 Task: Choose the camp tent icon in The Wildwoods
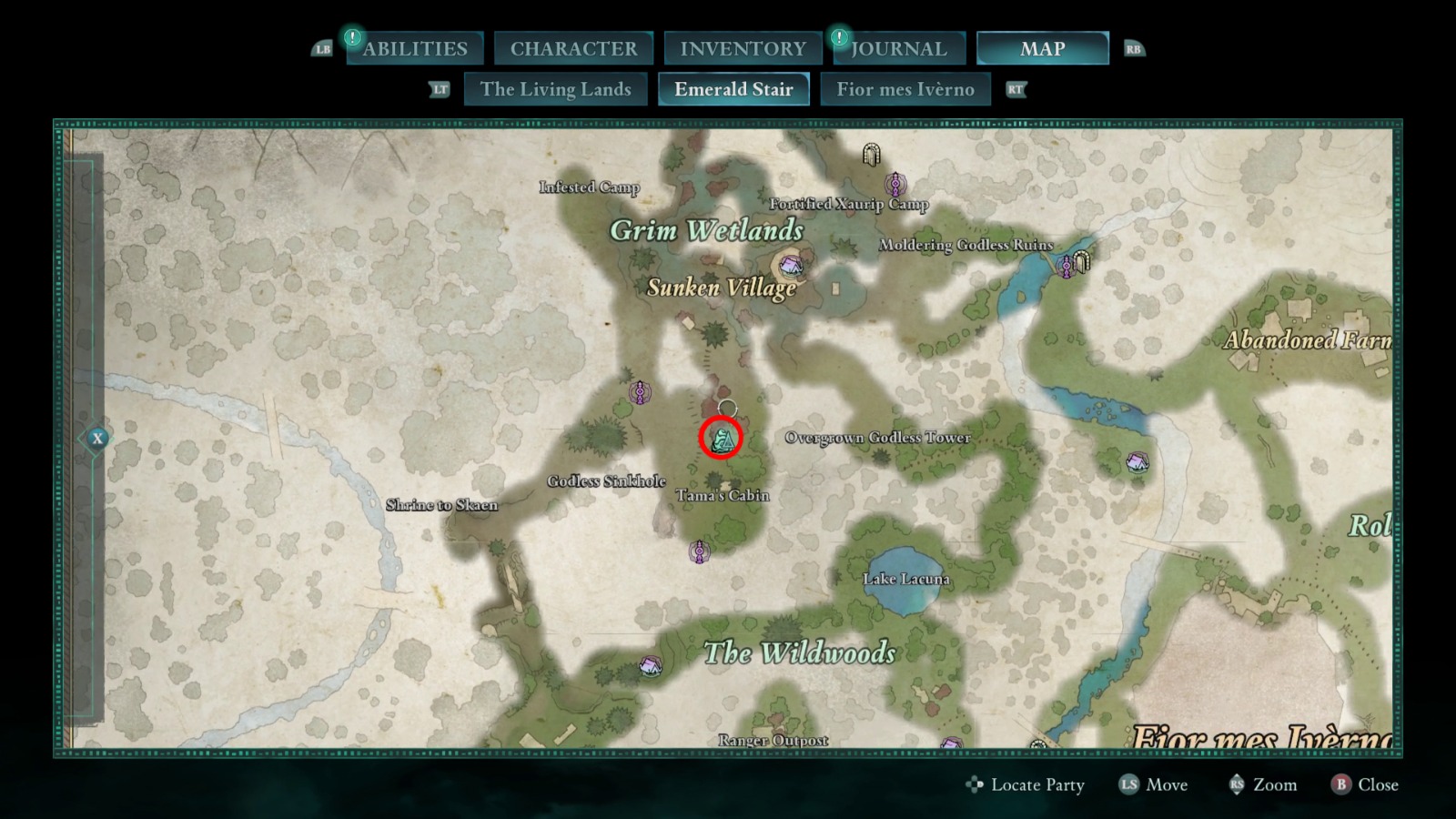[x=650, y=667]
